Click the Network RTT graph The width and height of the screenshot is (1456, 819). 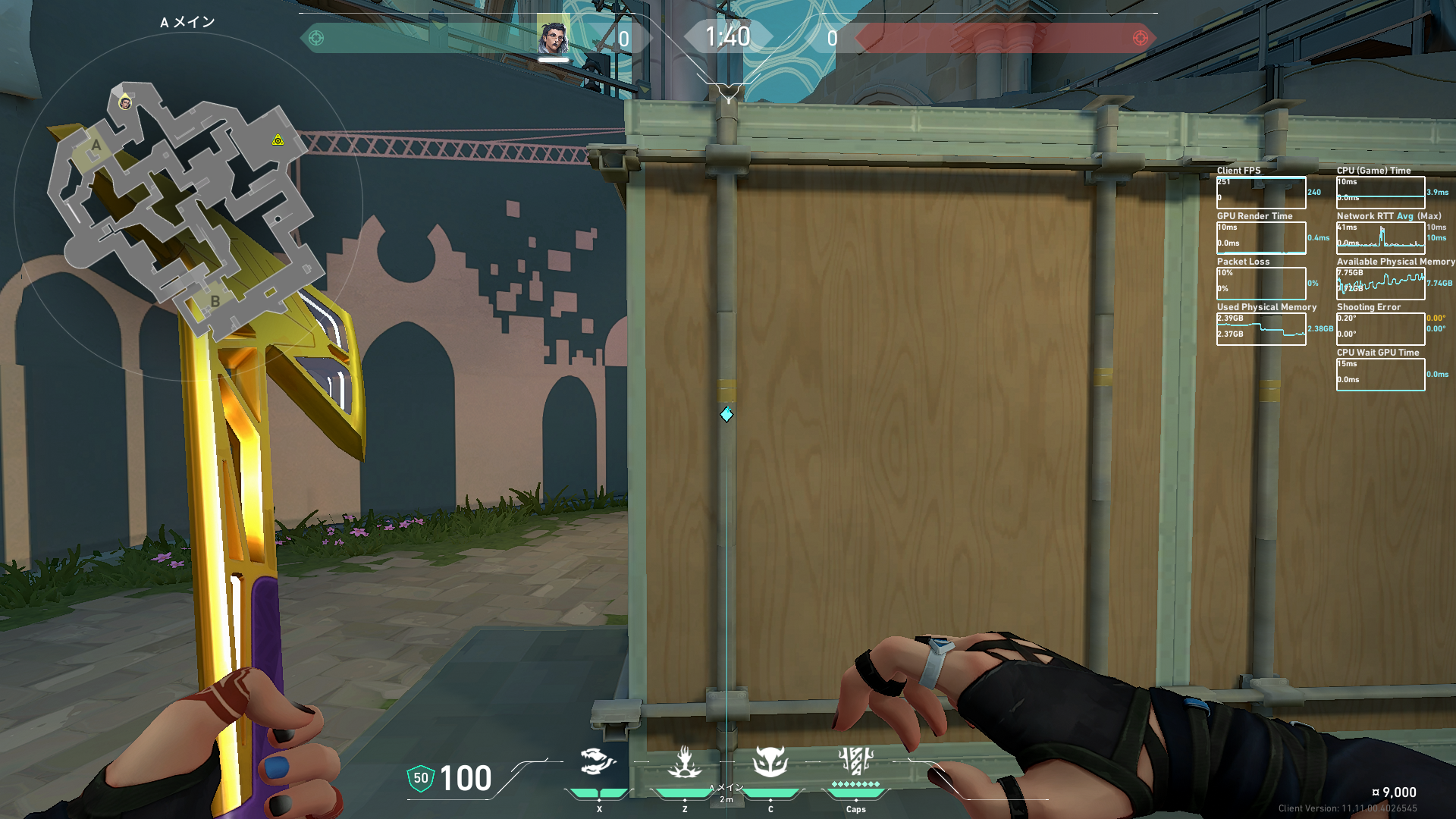(x=1380, y=238)
